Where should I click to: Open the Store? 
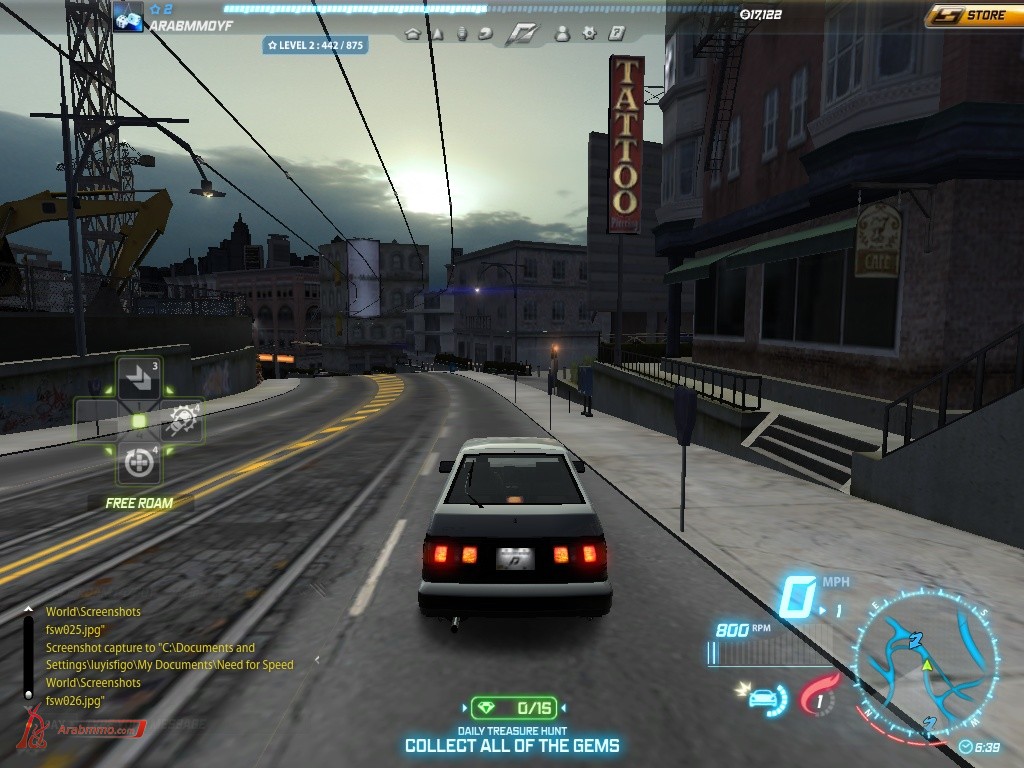point(973,15)
